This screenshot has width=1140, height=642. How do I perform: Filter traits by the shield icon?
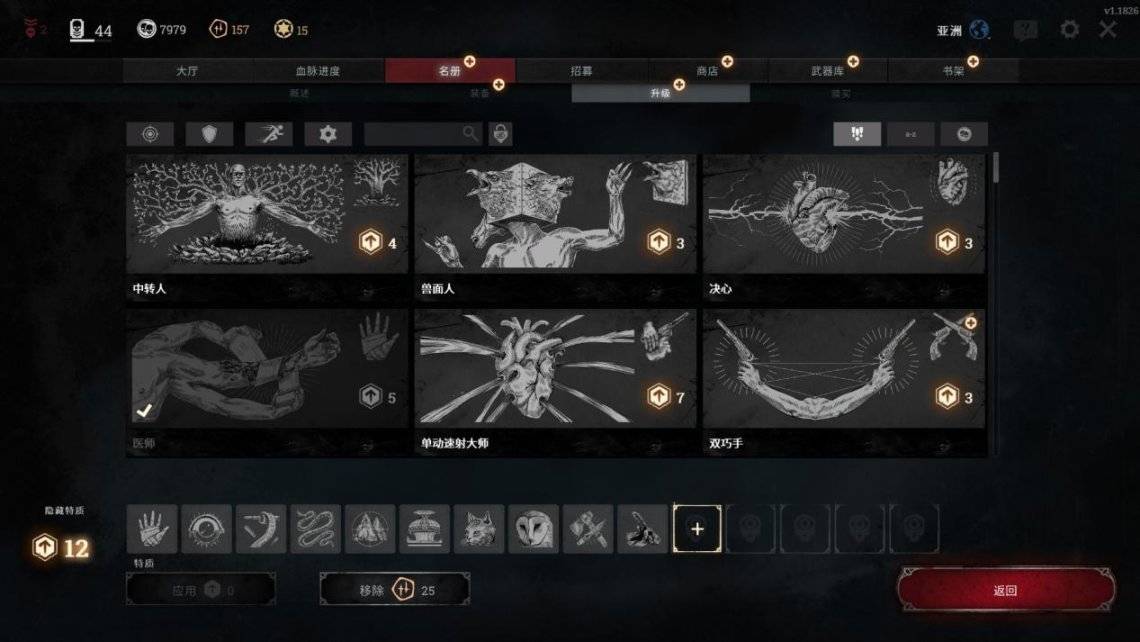click(209, 134)
